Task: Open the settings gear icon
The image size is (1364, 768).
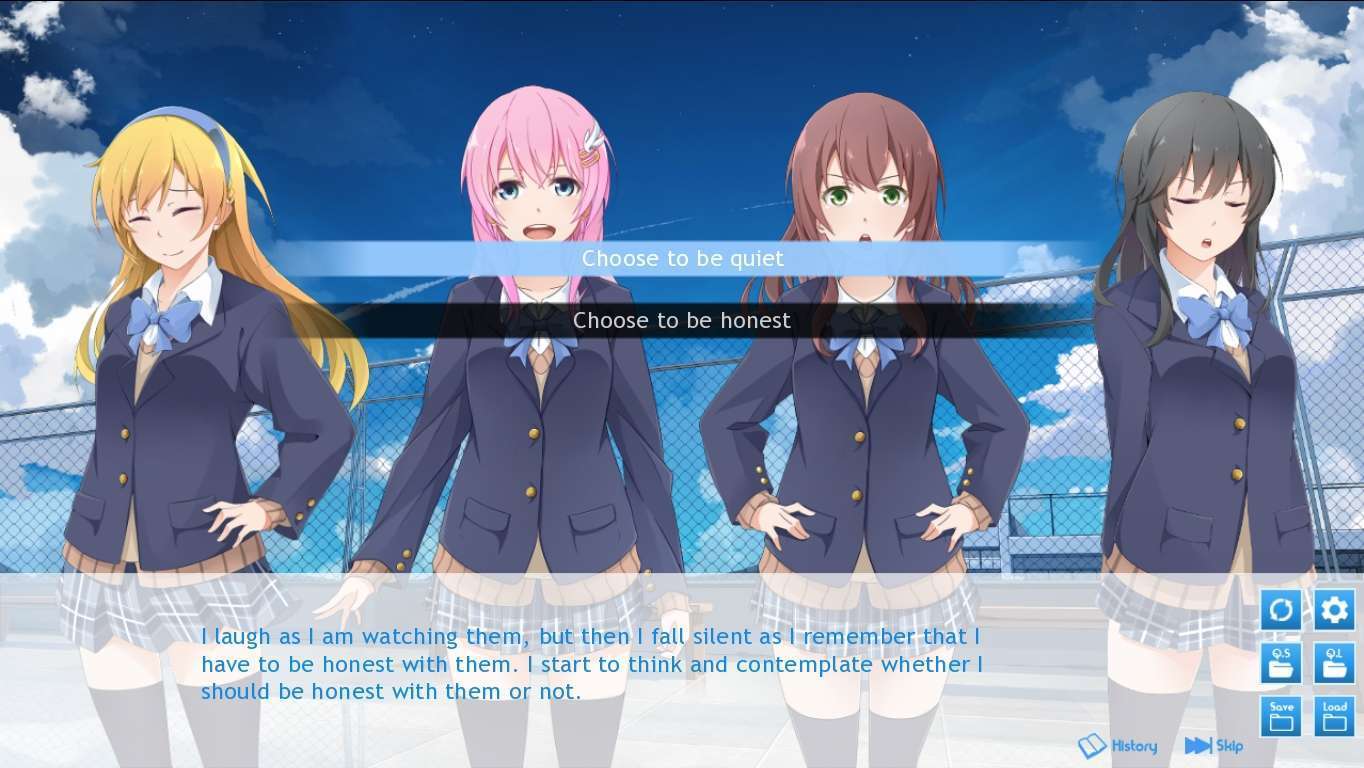Action: click(x=1334, y=609)
